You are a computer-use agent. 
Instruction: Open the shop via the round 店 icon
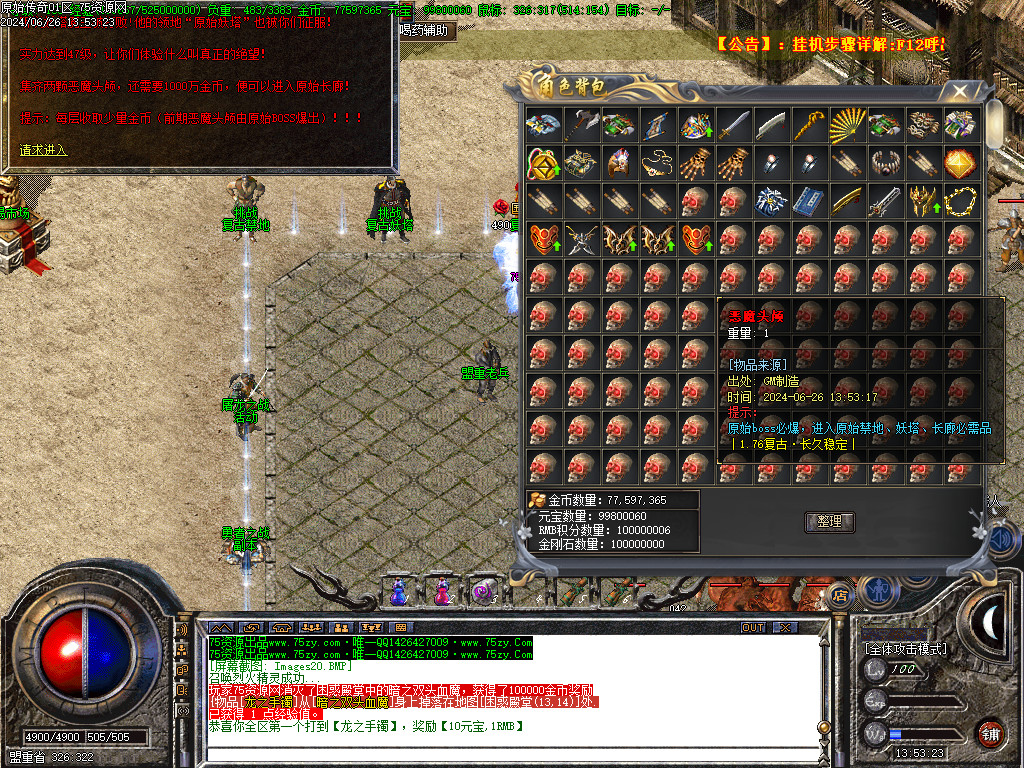840,595
